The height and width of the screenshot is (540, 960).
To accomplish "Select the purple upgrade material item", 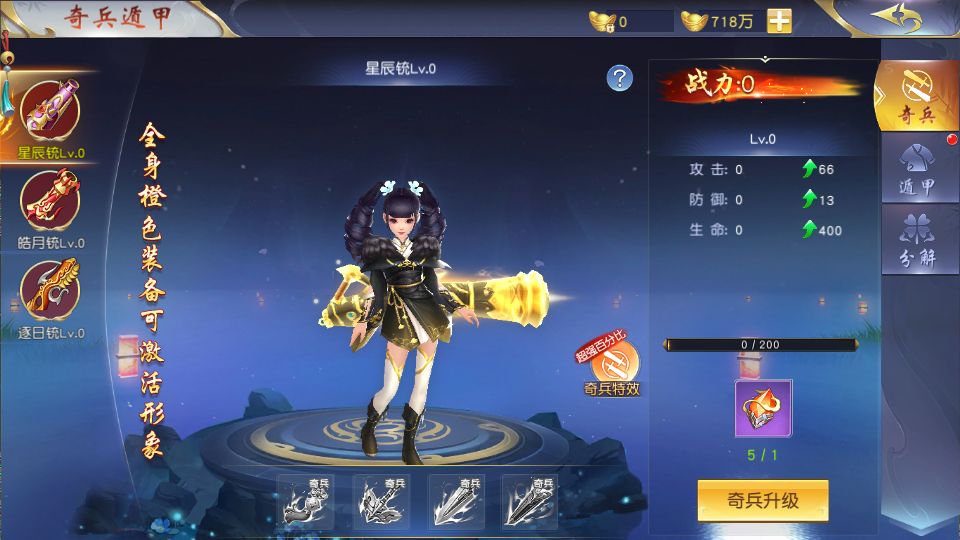I will (763, 408).
